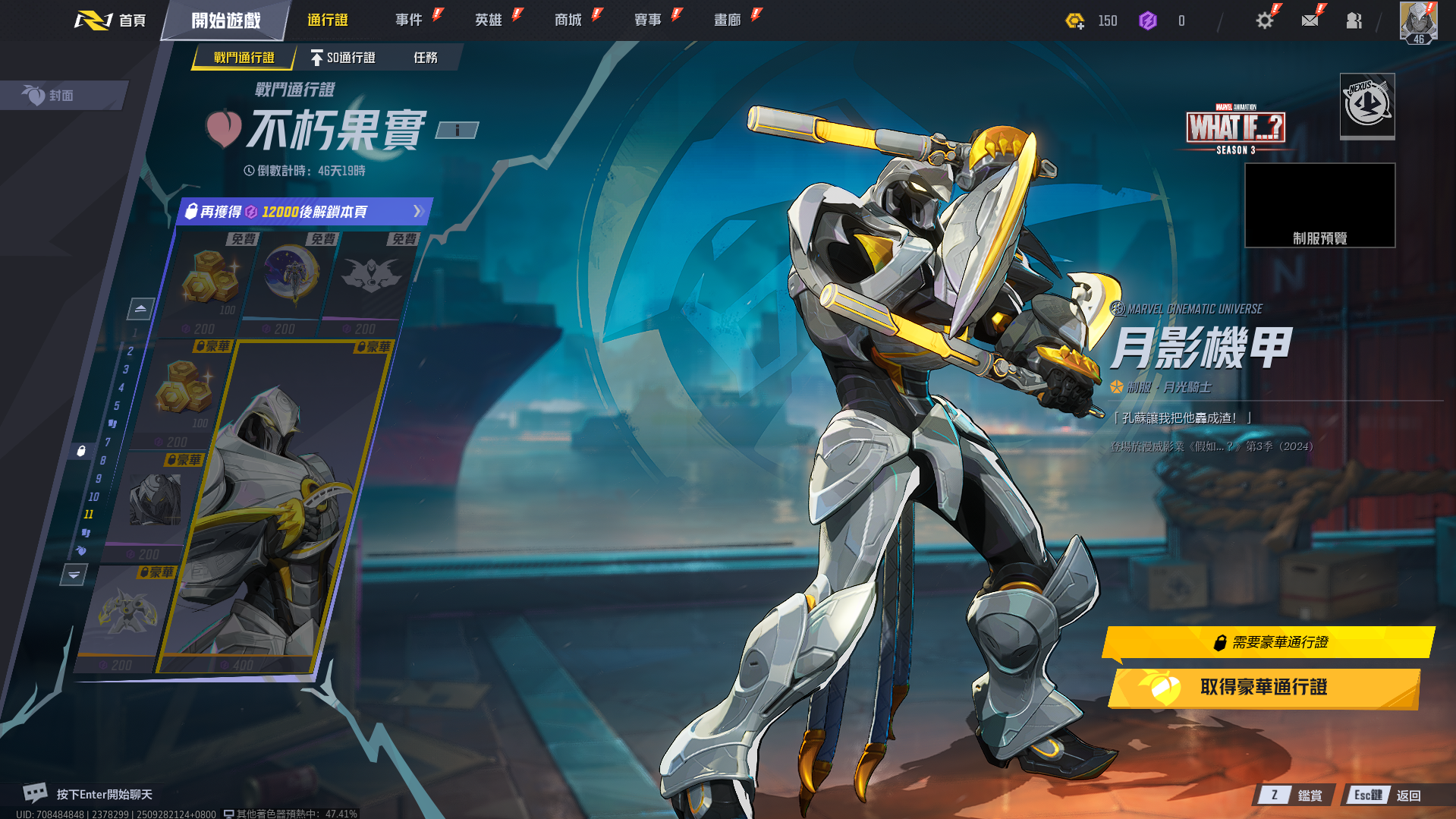Open the mail envelope icon

click(x=1310, y=20)
